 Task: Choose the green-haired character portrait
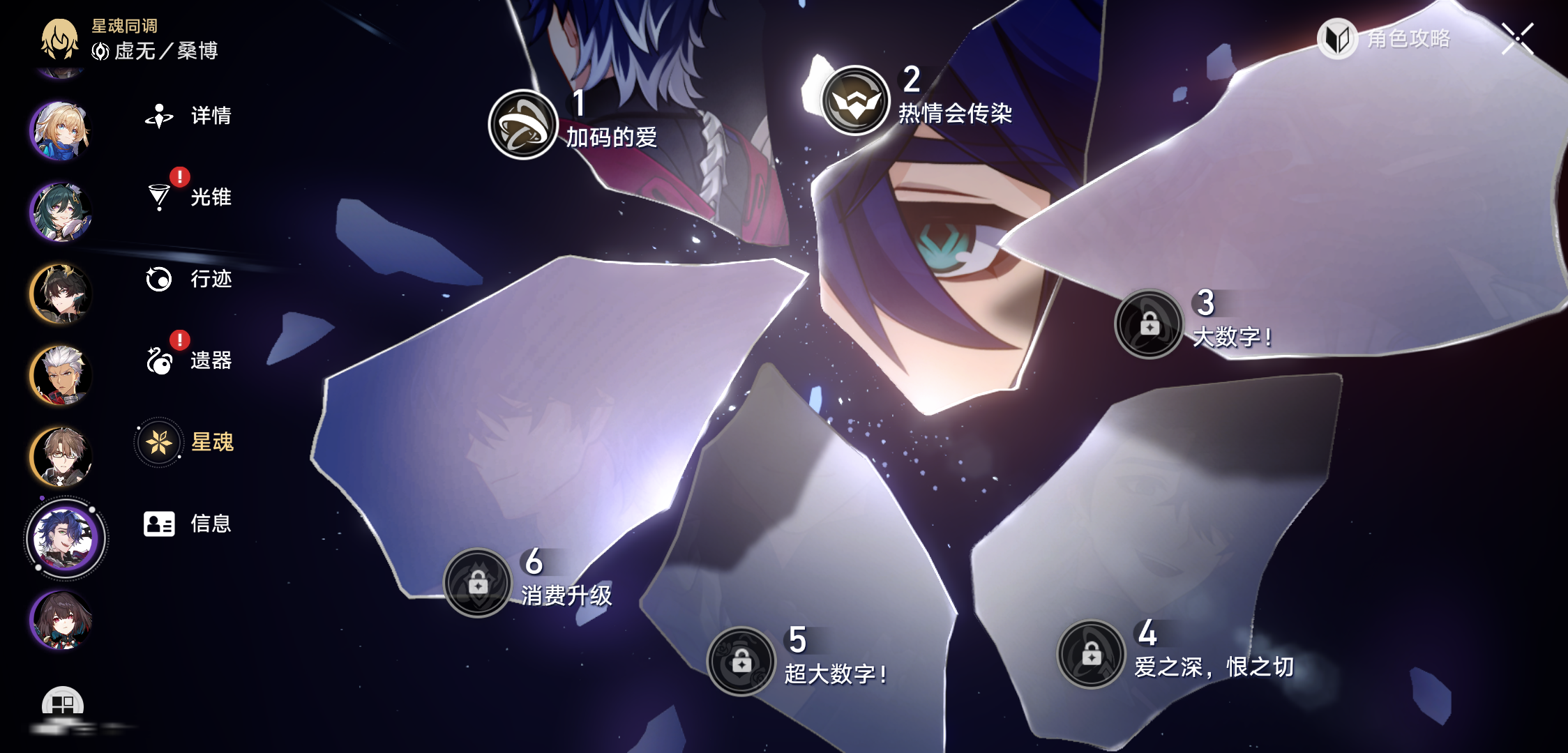tap(61, 212)
